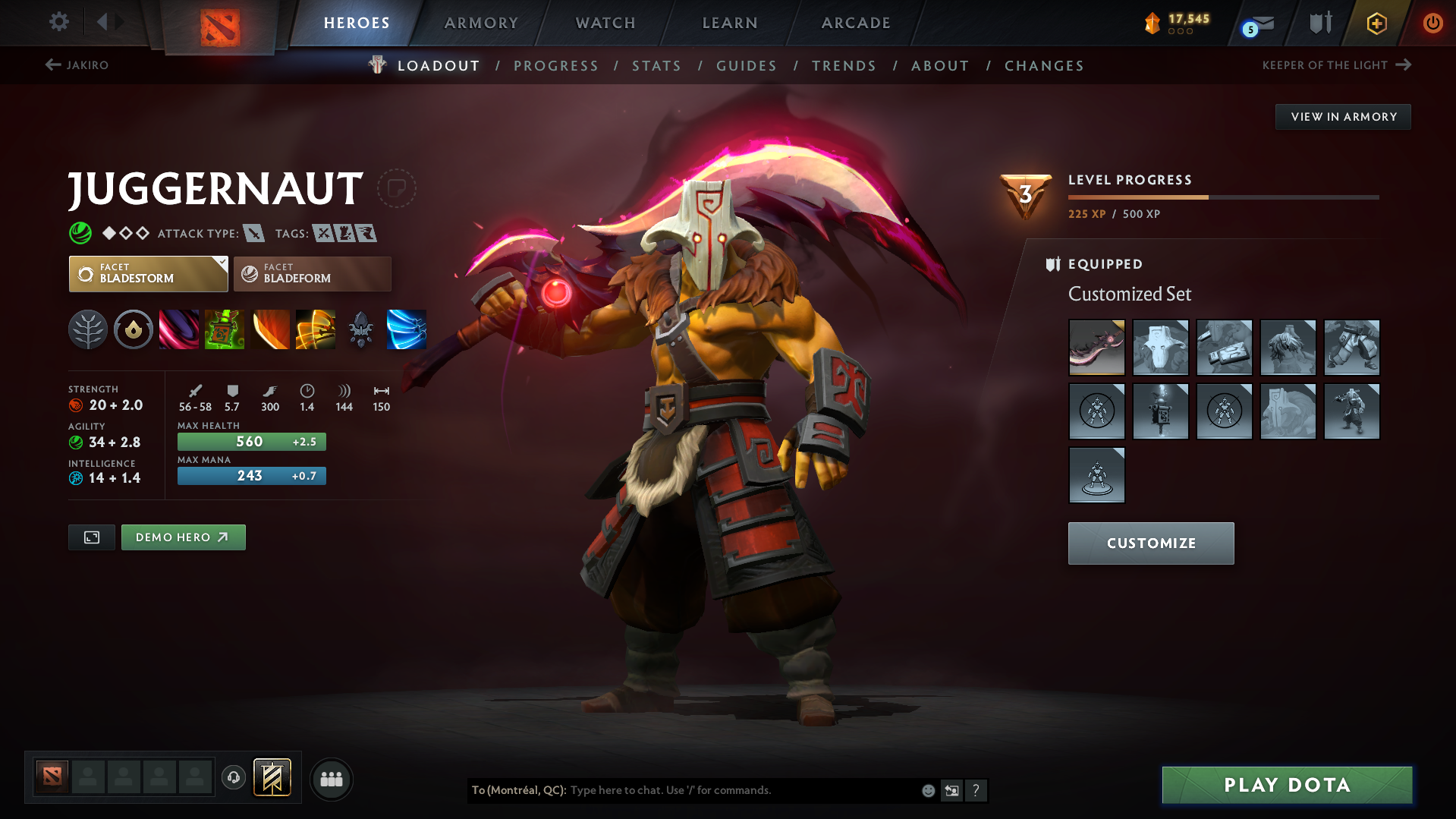1456x819 pixels.
Task: Click the blue Omnislash ability icon
Action: (x=406, y=329)
